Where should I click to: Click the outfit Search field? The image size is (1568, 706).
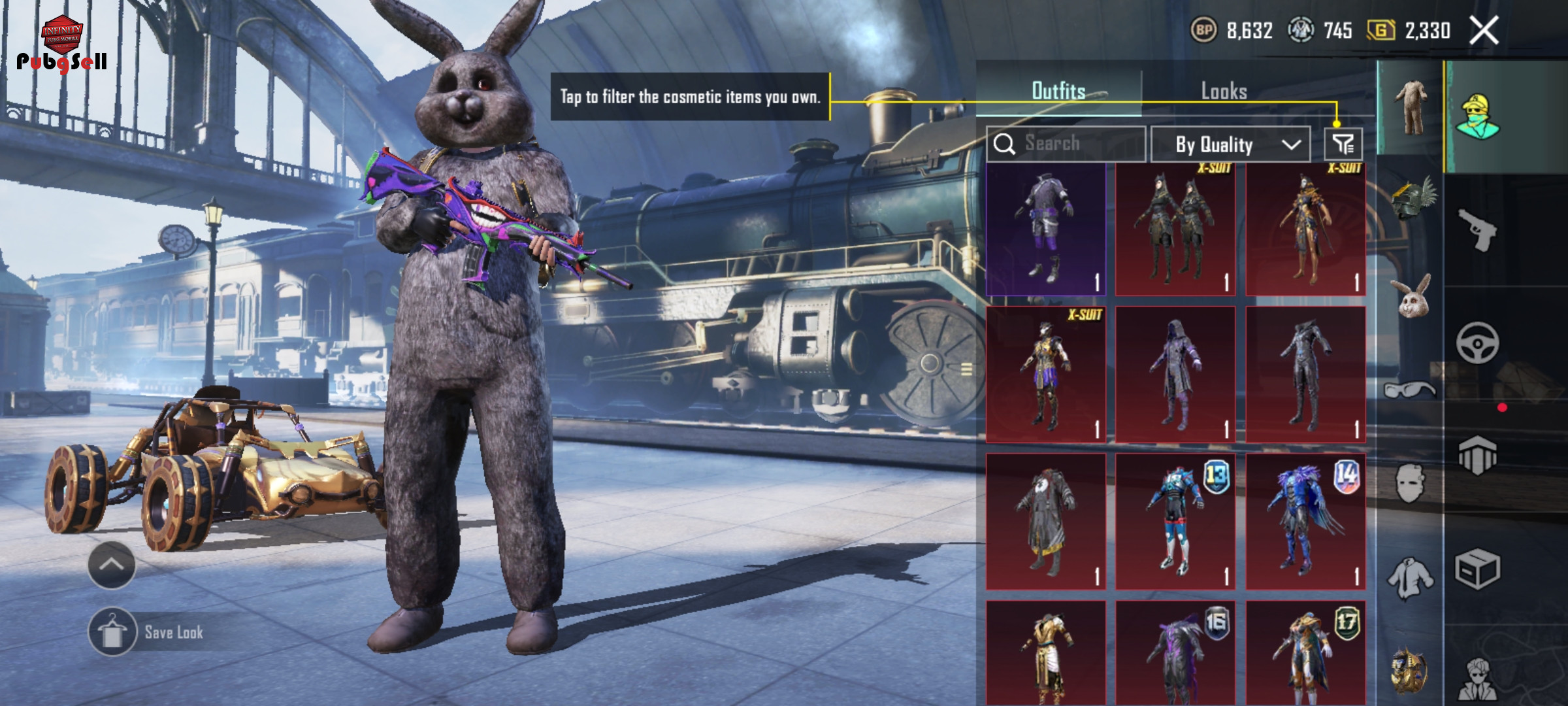pyautogui.click(x=1066, y=144)
